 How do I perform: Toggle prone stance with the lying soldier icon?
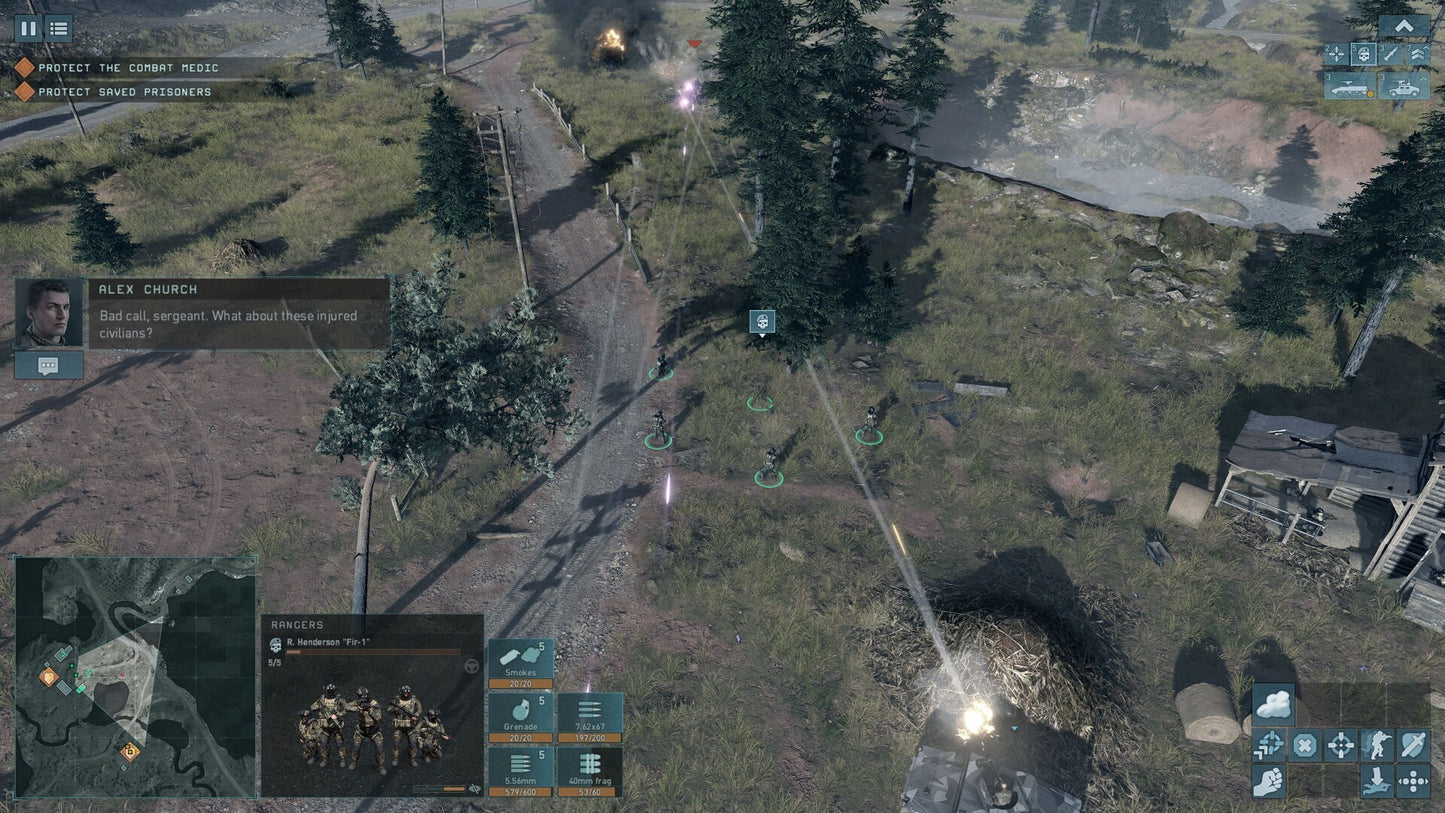click(x=1377, y=782)
